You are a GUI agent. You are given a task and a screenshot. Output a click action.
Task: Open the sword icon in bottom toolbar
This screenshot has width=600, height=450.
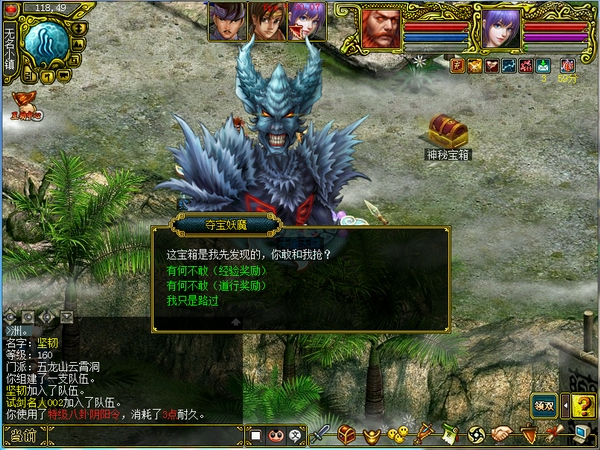click(321, 435)
